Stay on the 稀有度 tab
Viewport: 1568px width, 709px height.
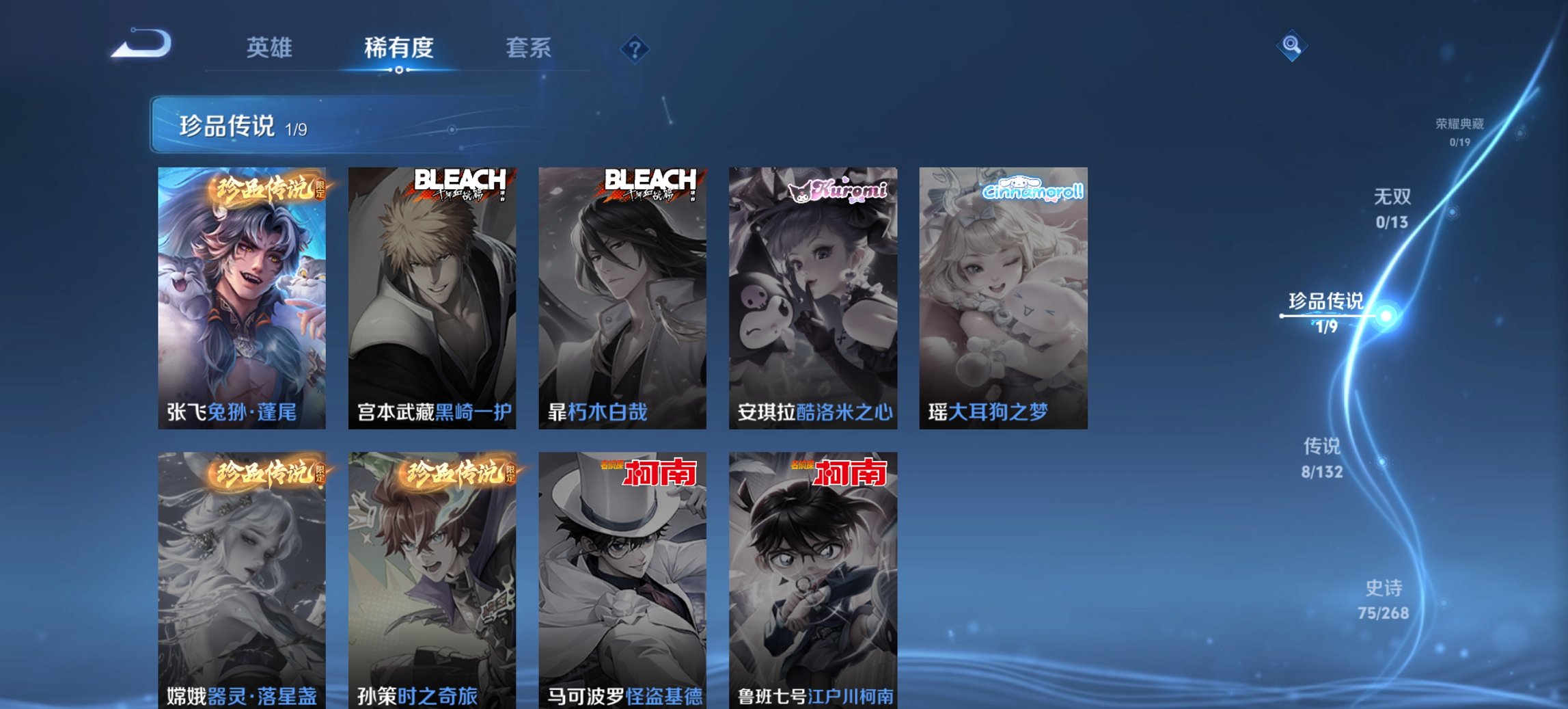398,48
